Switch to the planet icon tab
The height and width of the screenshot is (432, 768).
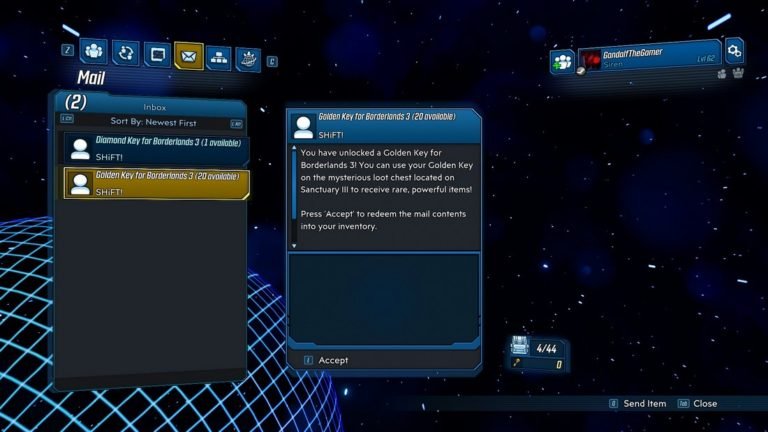(x=247, y=60)
